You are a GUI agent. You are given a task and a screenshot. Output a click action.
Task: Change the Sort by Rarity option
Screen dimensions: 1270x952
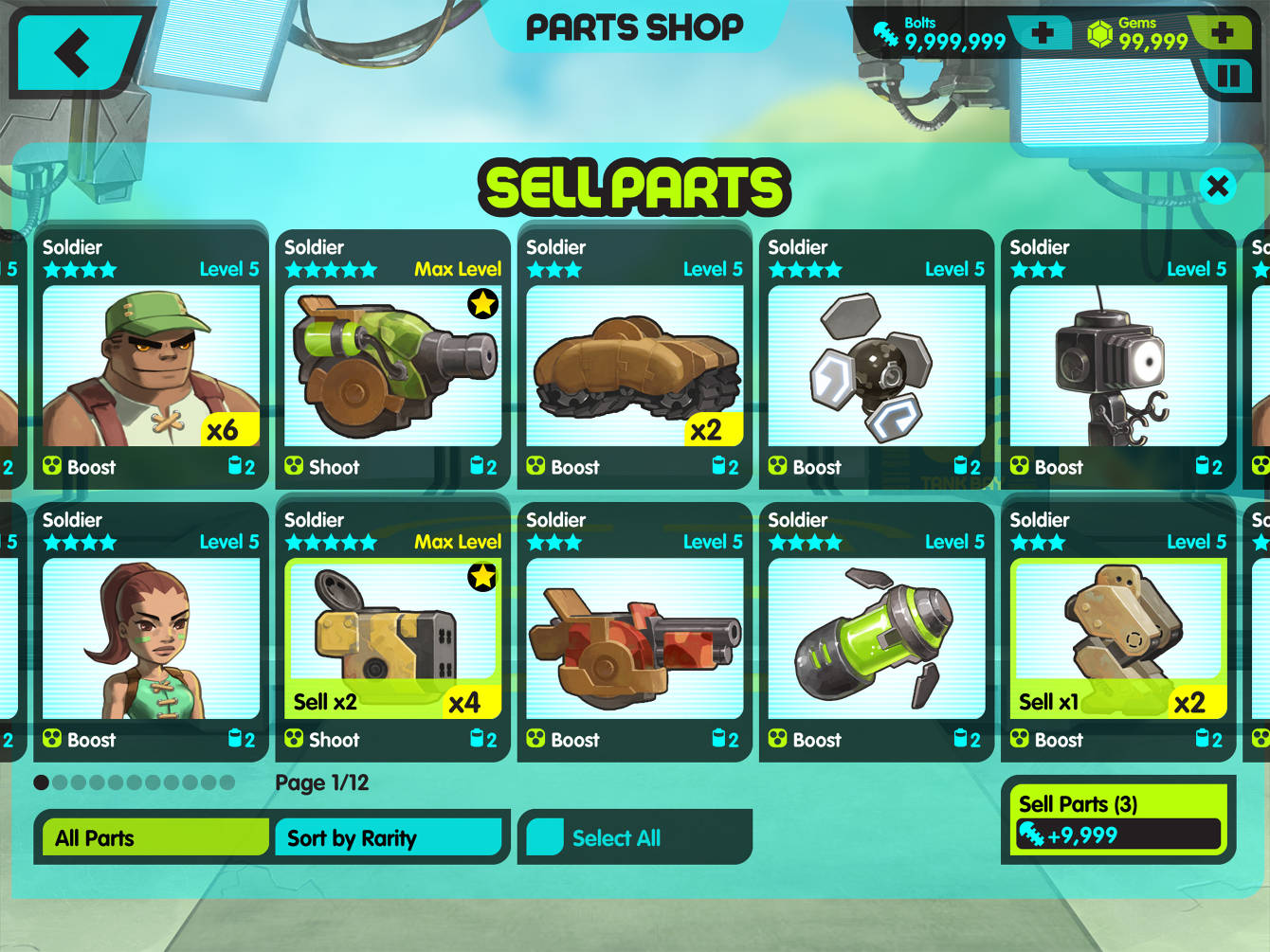tap(387, 837)
